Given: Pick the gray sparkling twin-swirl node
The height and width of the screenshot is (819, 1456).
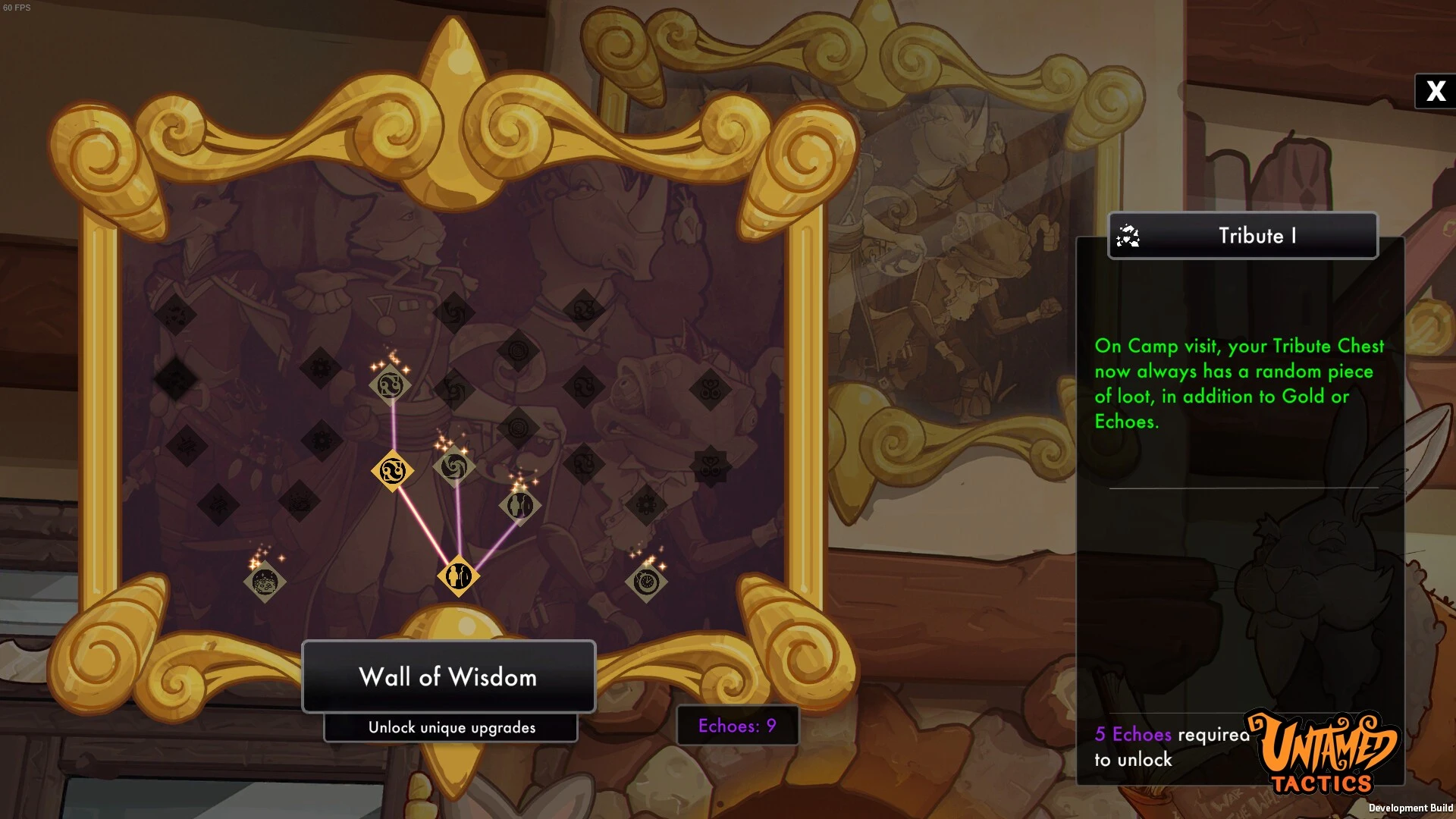Looking at the screenshot, I should 391,385.
